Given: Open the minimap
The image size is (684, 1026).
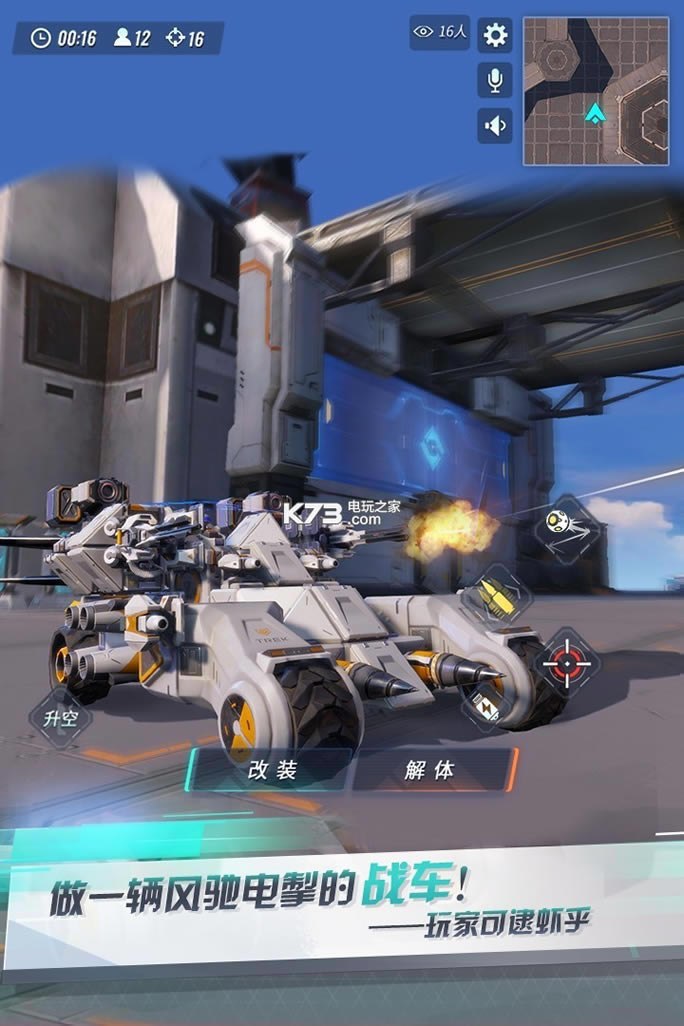Looking at the screenshot, I should click(596, 91).
